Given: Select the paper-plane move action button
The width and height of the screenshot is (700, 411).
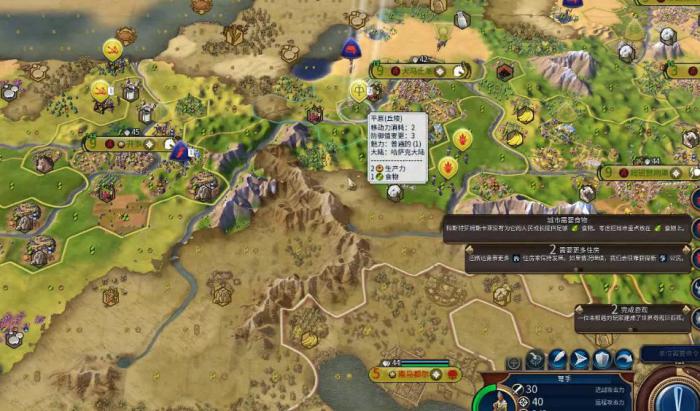Looking at the screenshot, I should pos(580,360).
